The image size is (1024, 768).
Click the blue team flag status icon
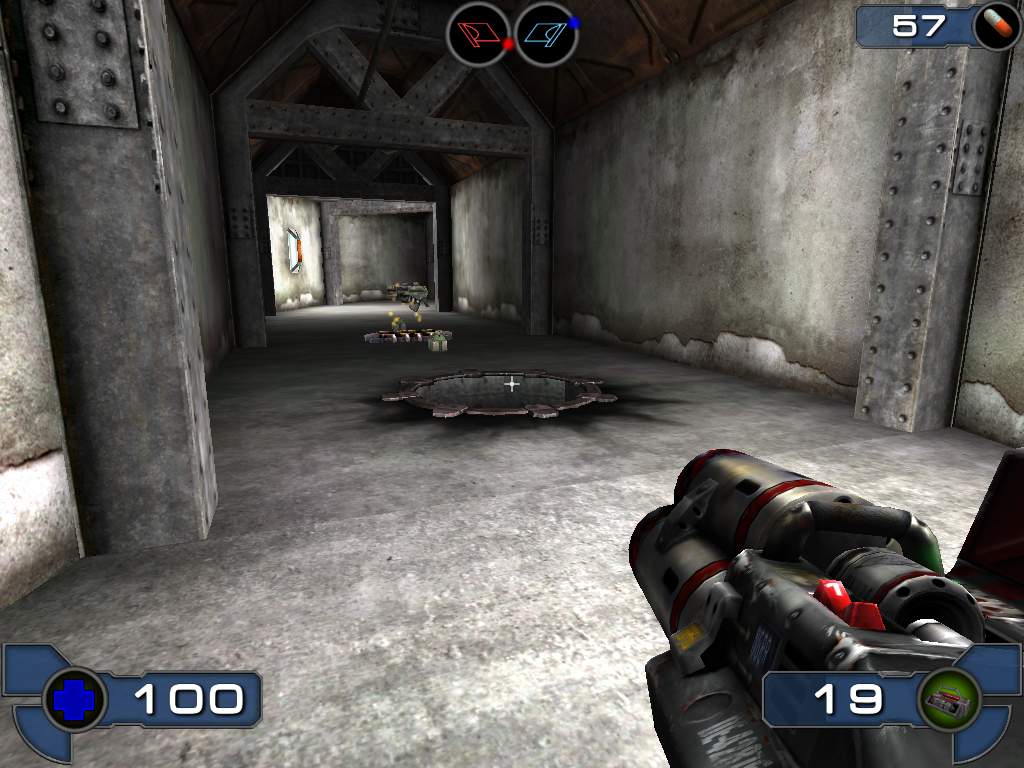[546, 34]
